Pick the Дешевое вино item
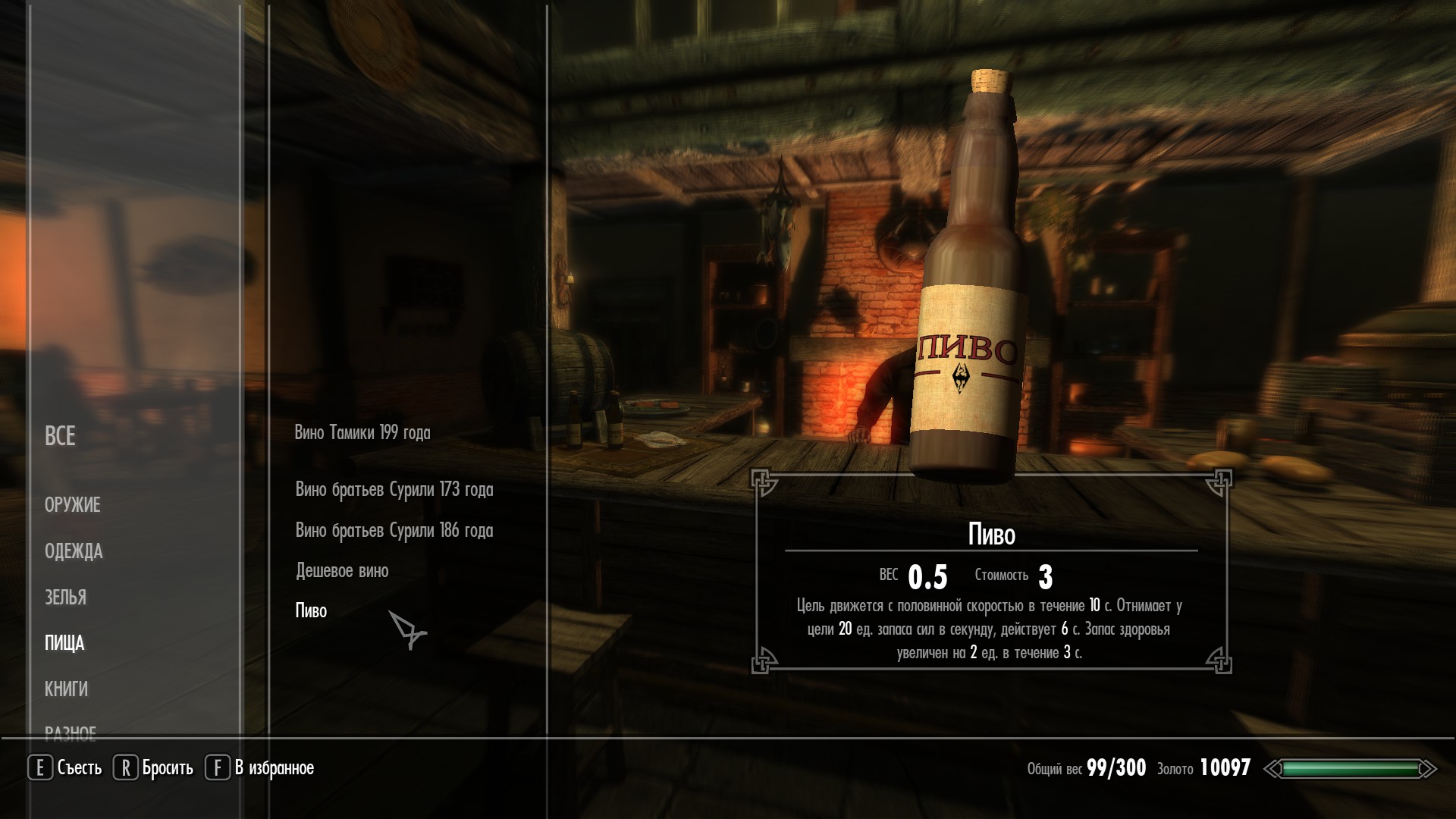 pyautogui.click(x=342, y=571)
